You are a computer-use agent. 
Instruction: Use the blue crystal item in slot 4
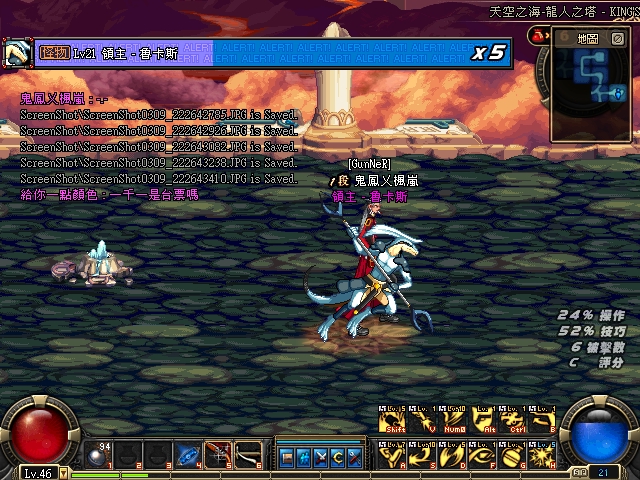188,456
